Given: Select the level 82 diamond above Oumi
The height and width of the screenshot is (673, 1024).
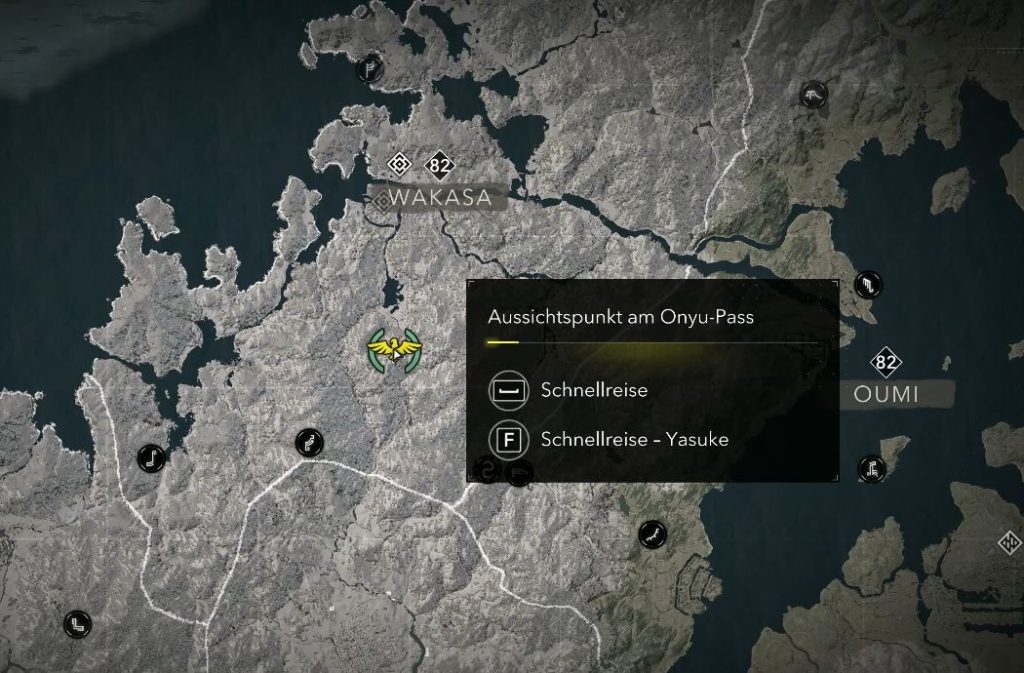Looking at the screenshot, I should [885, 362].
